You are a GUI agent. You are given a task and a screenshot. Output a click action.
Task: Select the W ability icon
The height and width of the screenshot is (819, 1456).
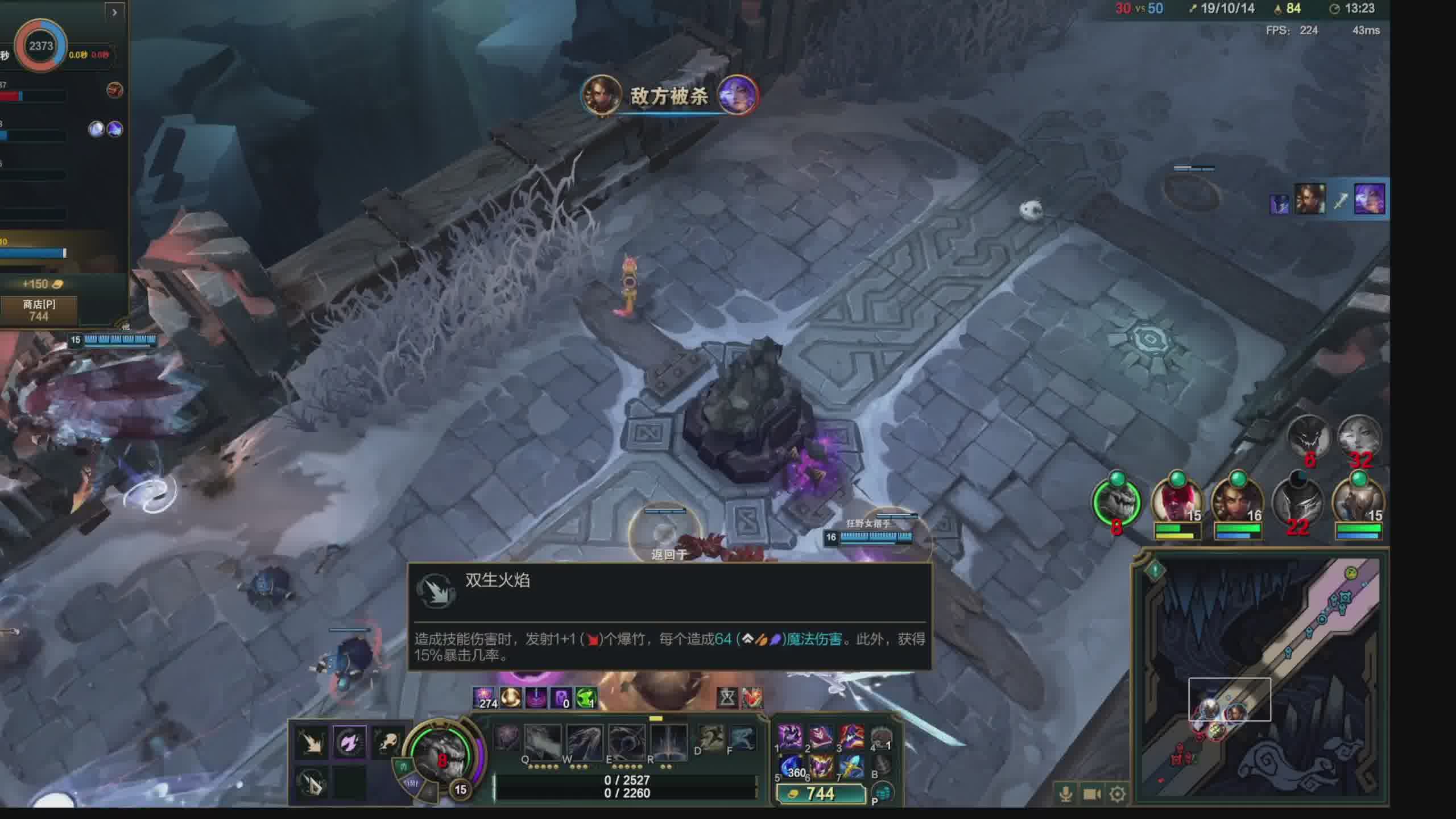tap(584, 742)
